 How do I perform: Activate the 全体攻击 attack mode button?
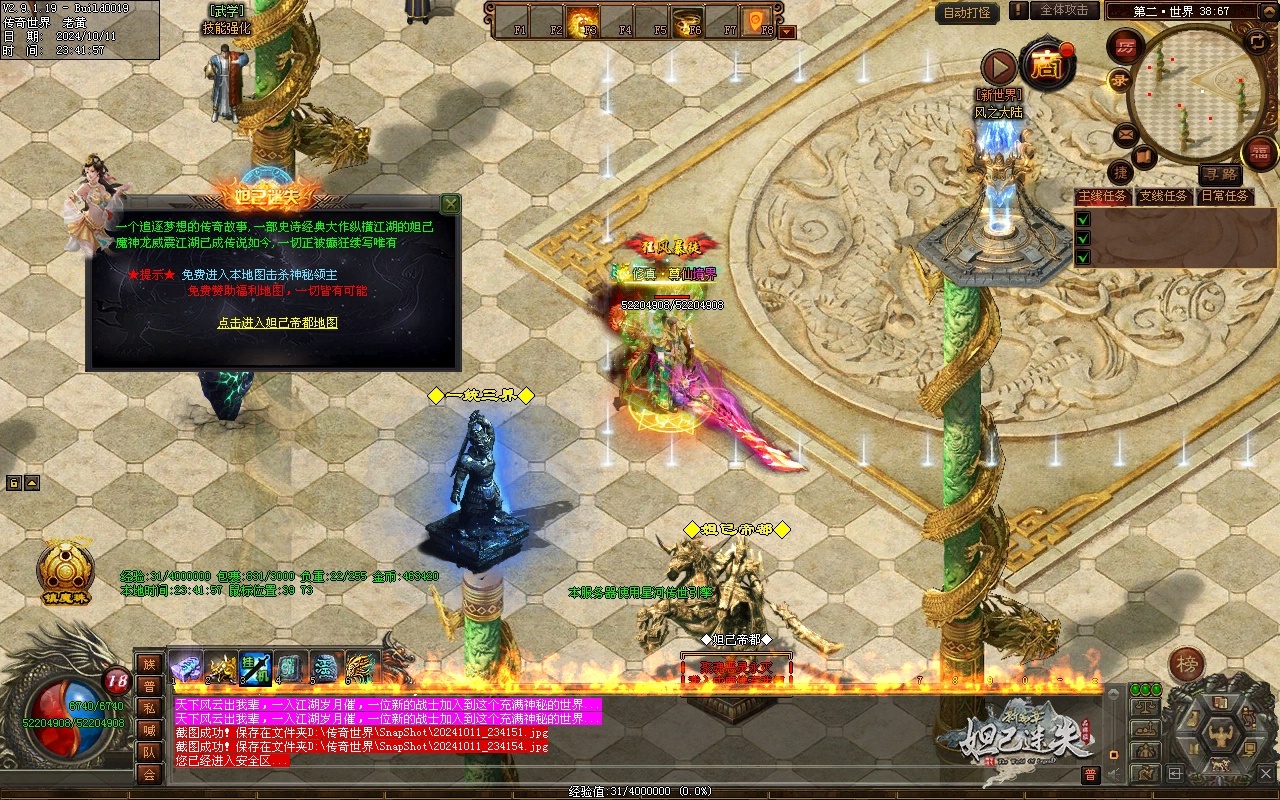tap(1064, 10)
